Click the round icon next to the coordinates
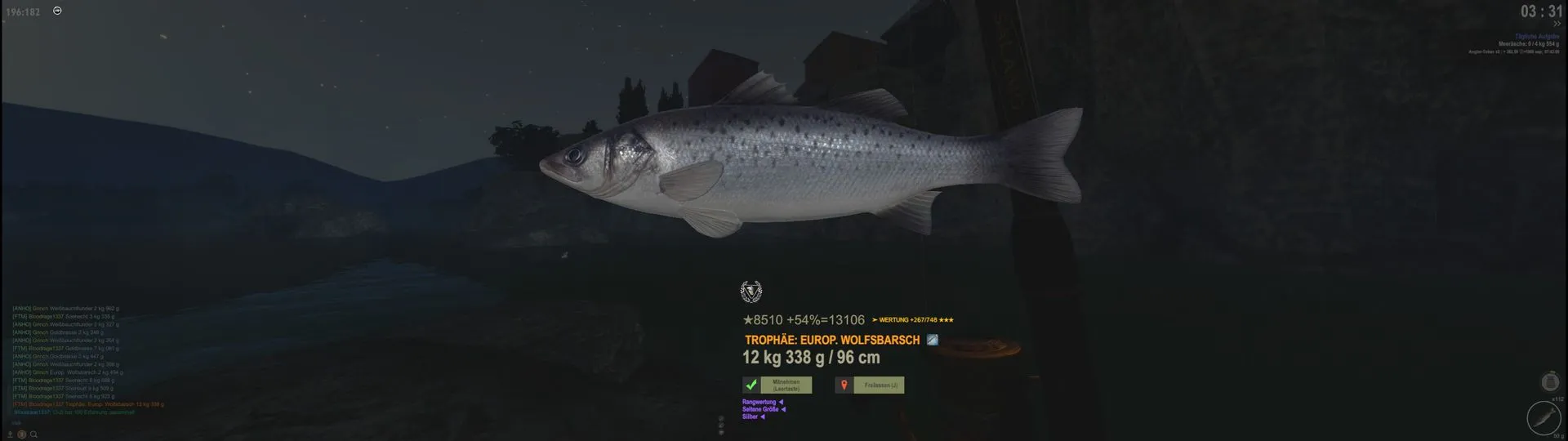The width and height of the screenshot is (1568, 441). coord(57,11)
